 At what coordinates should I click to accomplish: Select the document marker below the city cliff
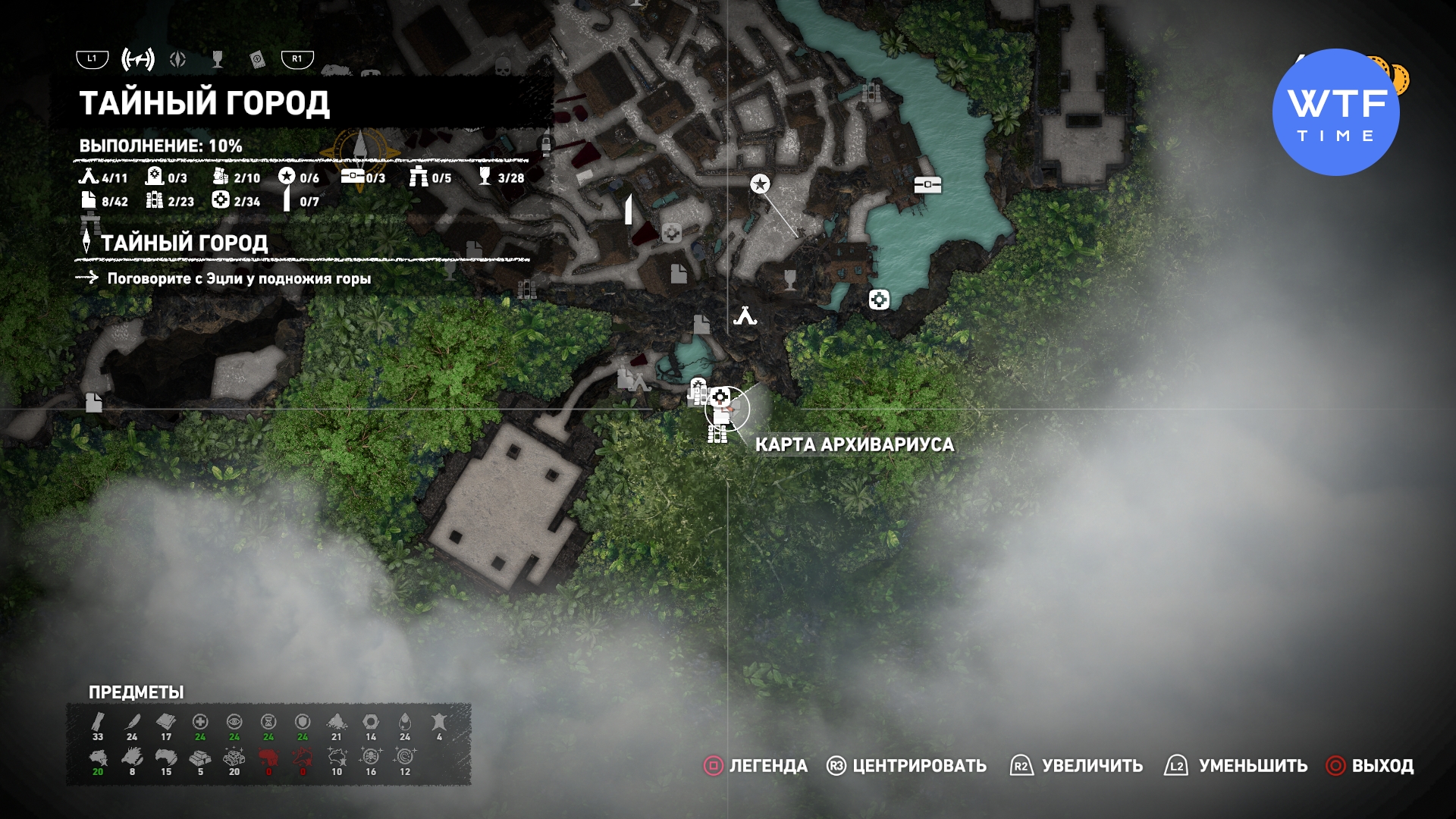tap(701, 325)
